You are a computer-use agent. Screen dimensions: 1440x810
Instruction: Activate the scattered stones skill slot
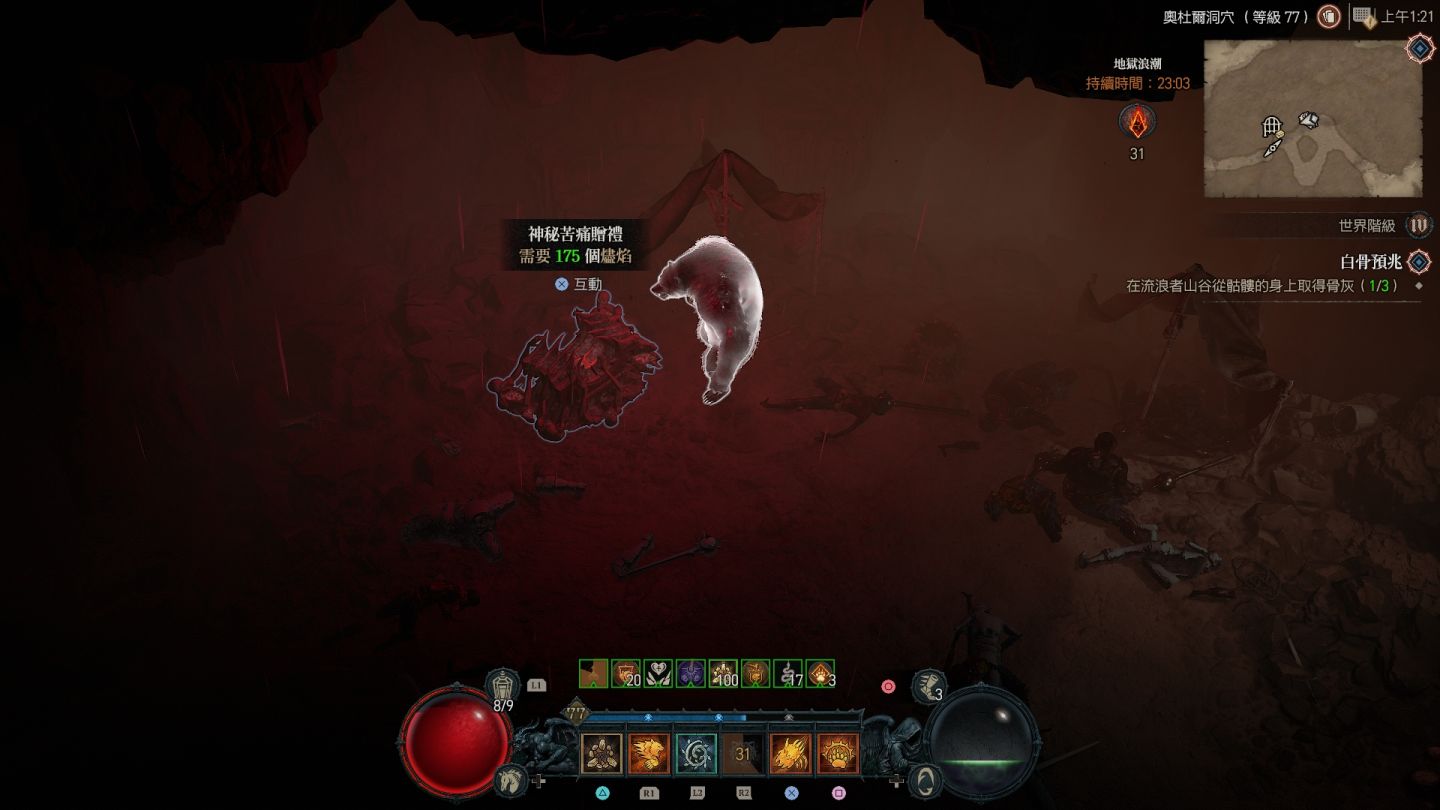pos(602,754)
